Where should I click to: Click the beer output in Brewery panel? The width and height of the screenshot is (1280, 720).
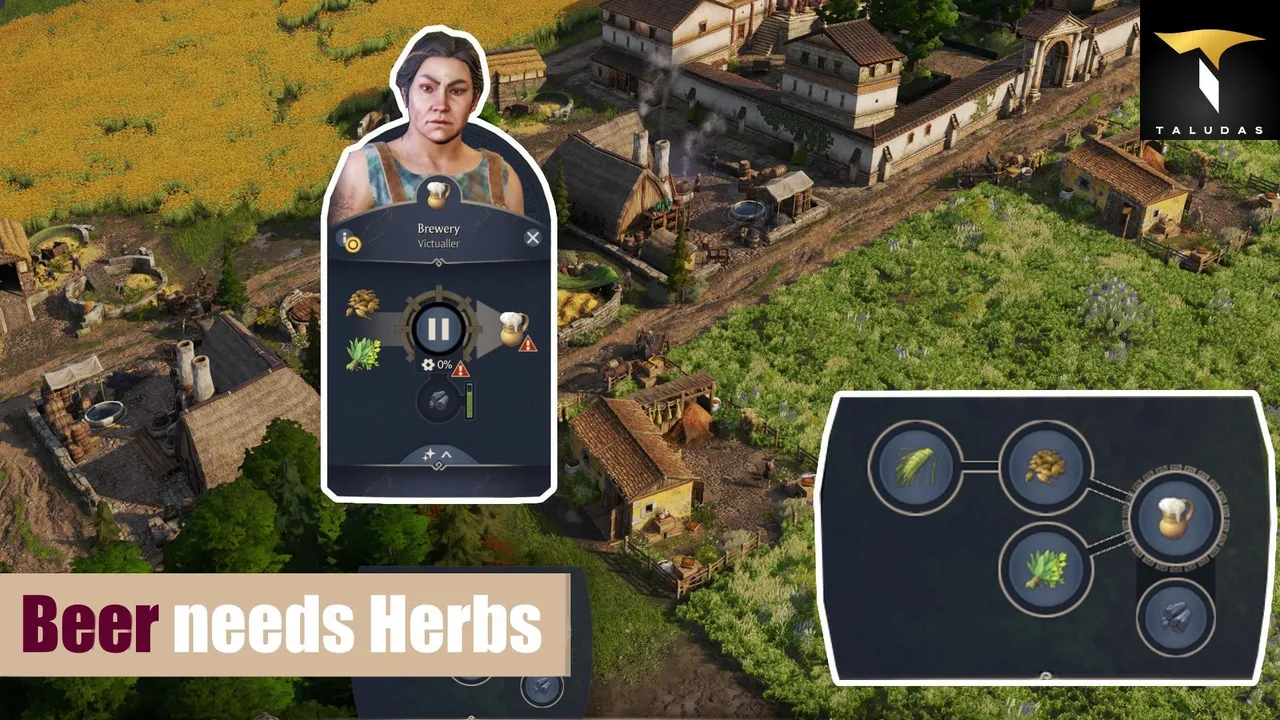(x=512, y=328)
